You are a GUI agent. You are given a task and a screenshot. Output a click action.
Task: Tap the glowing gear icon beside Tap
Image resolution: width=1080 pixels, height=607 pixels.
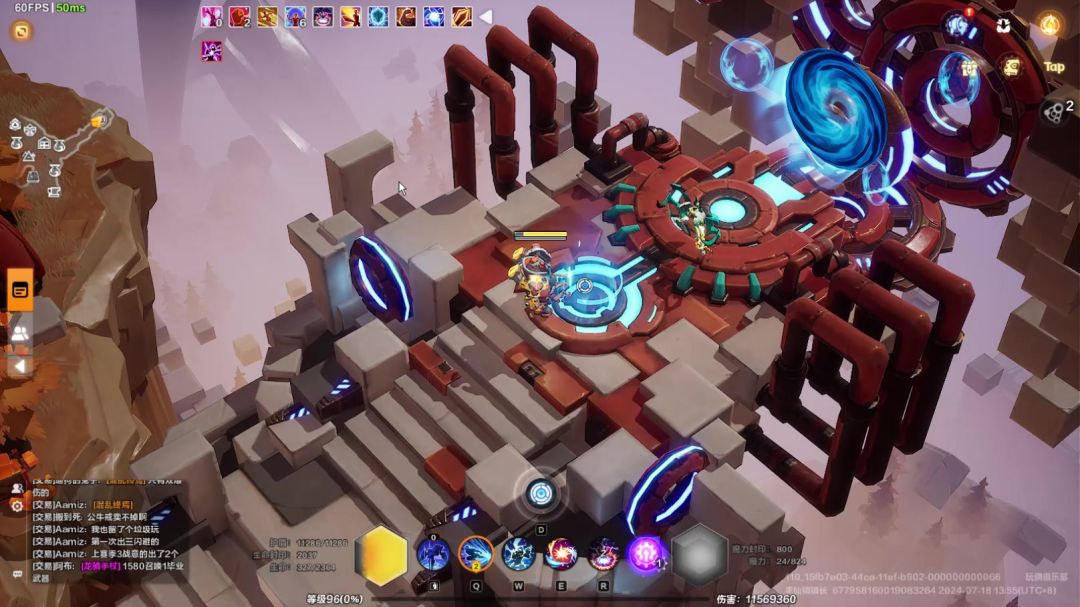click(1012, 68)
